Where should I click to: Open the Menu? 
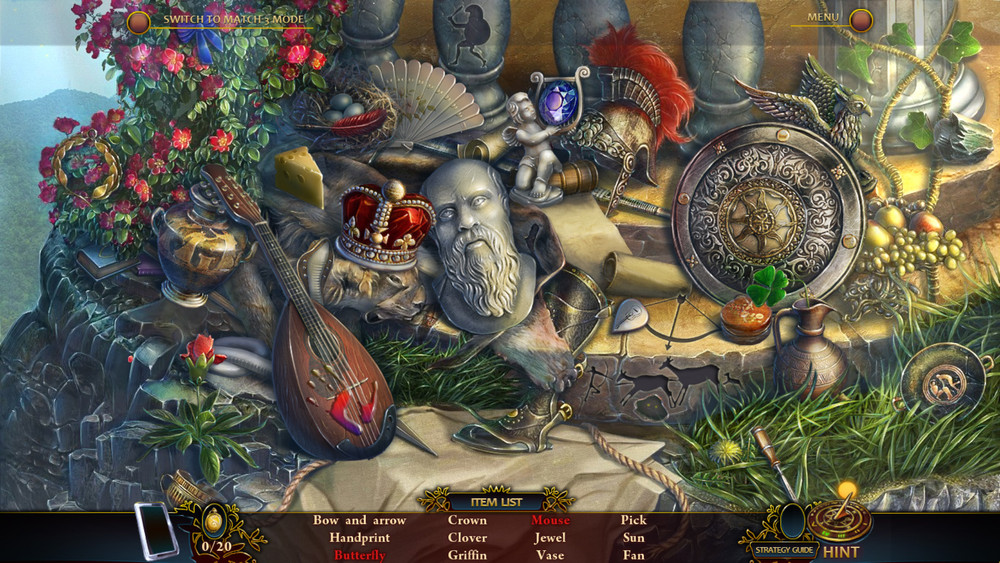[x=860, y=19]
